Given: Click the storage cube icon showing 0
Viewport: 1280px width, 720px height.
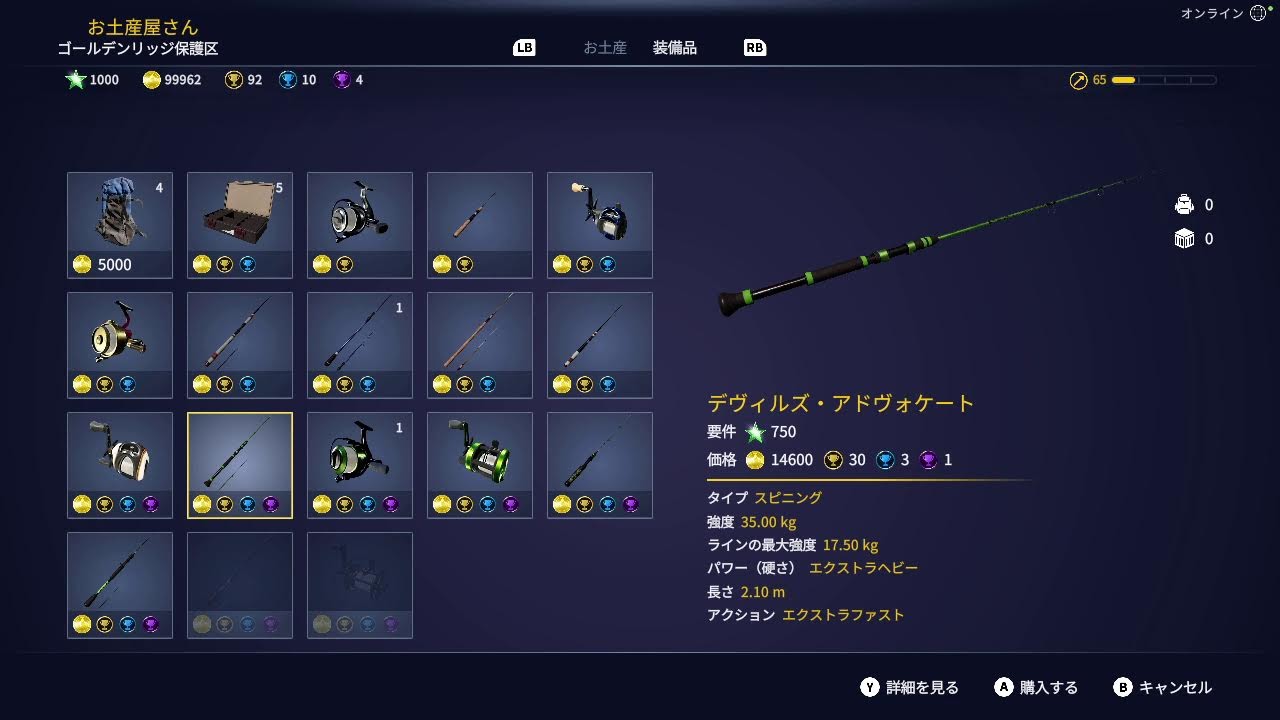Looking at the screenshot, I should (x=1185, y=238).
